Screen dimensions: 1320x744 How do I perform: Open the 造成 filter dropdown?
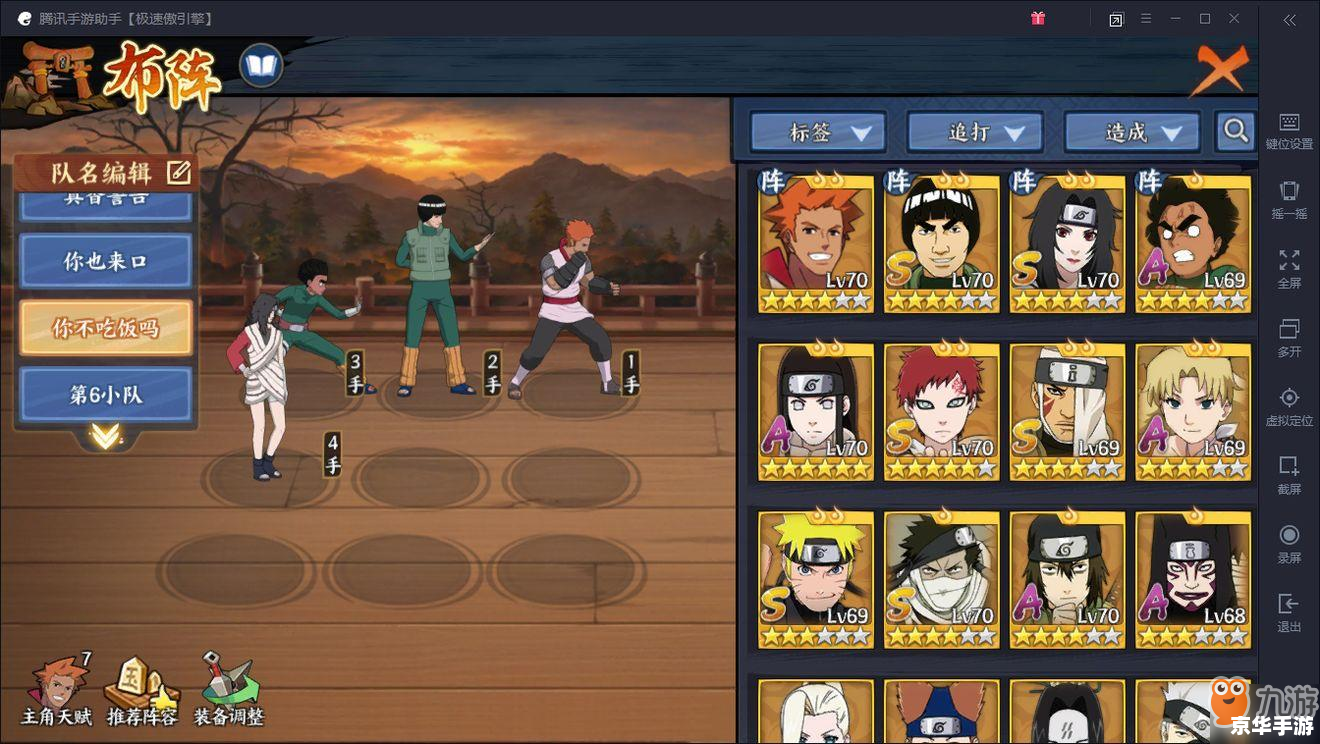[x=1131, y=131]
